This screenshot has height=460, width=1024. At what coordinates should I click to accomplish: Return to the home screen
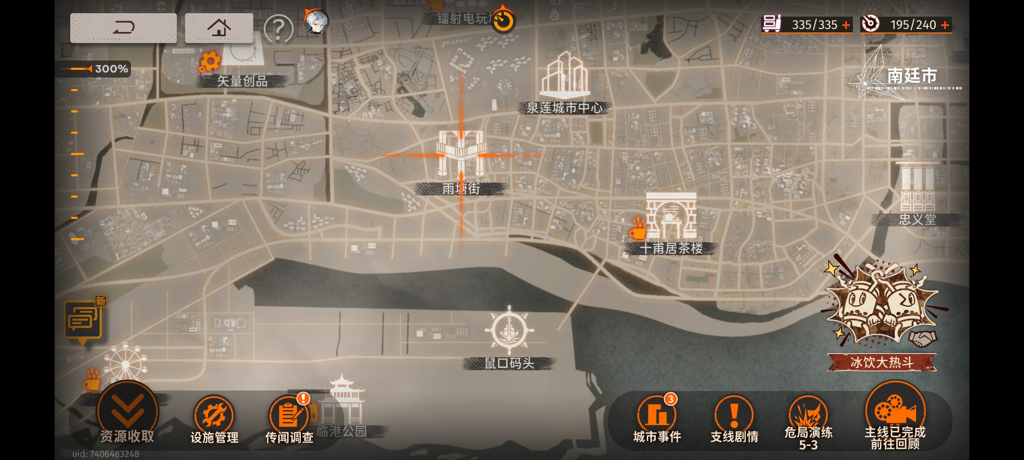219,27
